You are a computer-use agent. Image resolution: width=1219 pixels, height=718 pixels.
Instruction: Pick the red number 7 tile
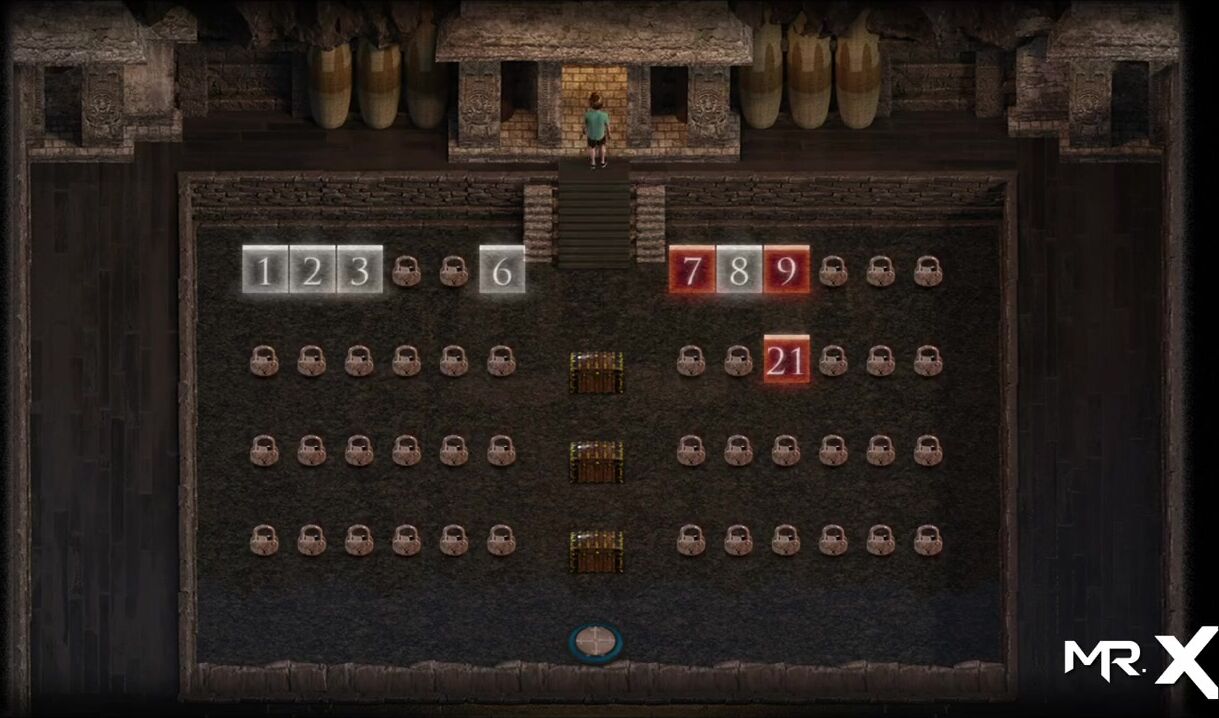(692, 270)
